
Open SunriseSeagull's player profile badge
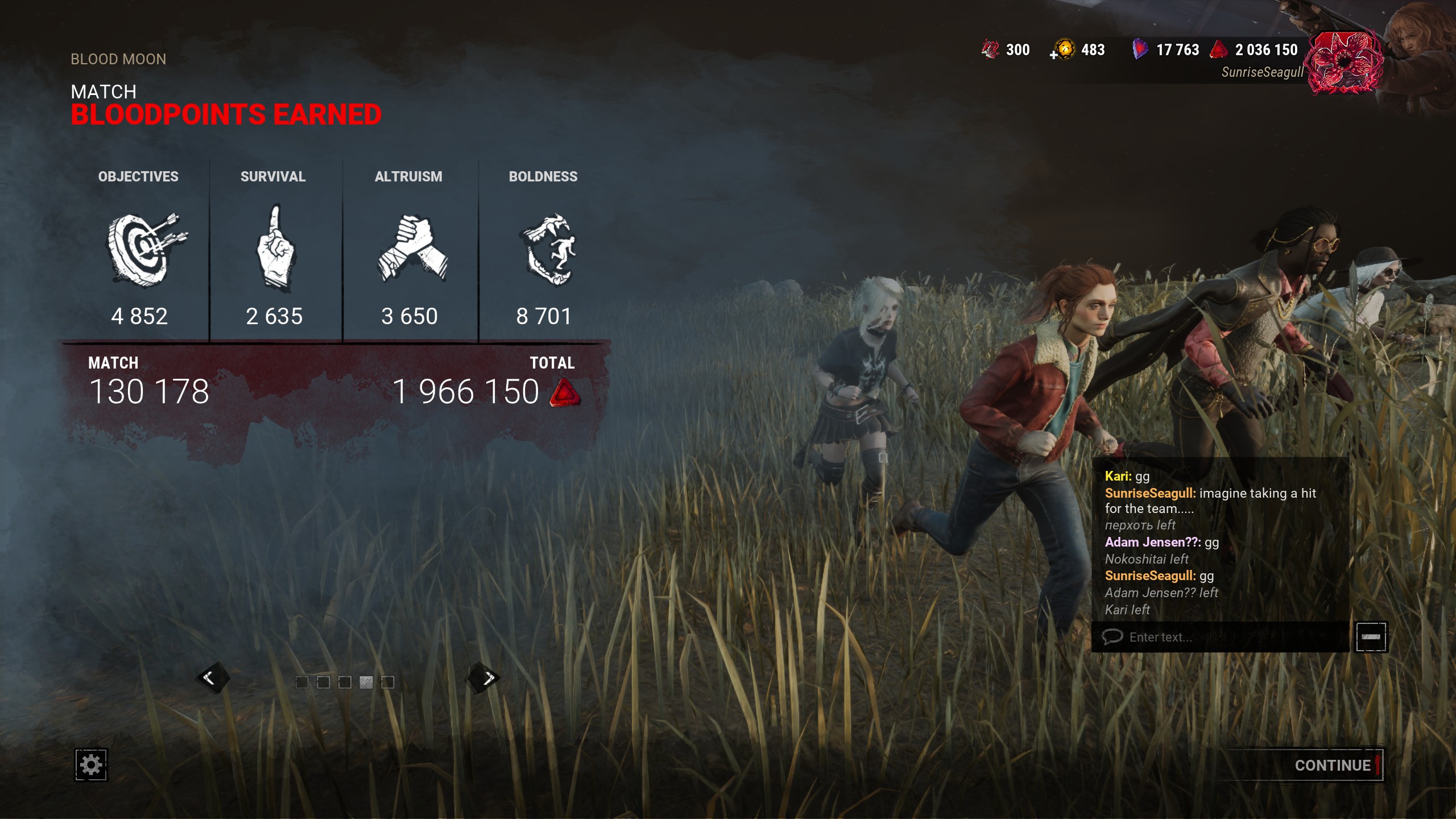(x=1343, y=63)
